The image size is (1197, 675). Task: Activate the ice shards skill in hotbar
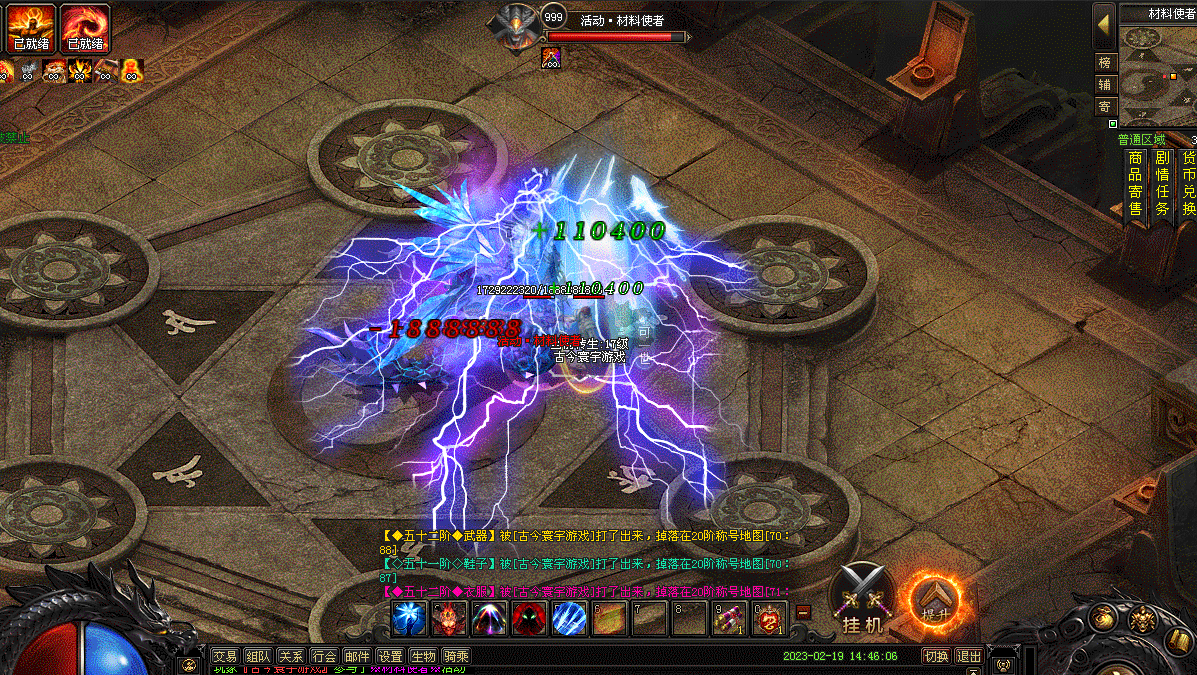(x=568, y=619)
